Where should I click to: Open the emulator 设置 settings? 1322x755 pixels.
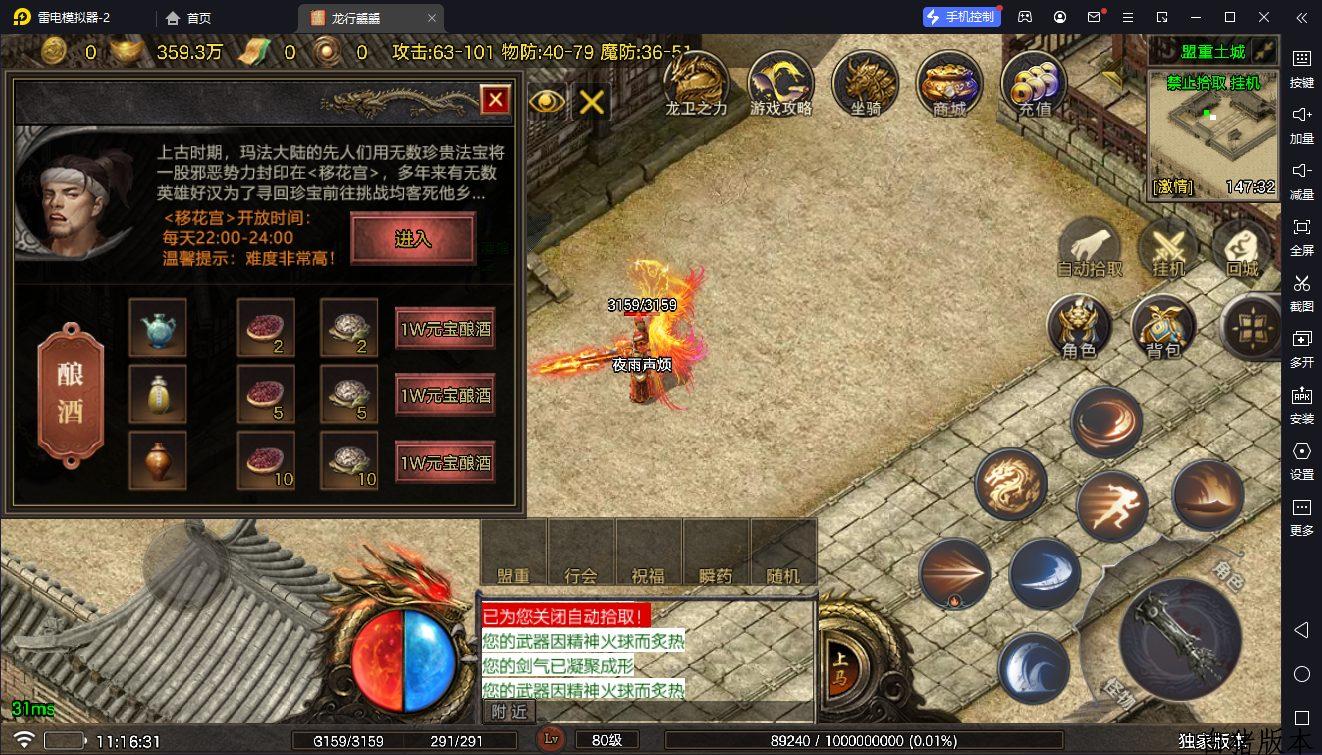click(x=1301, y=459)
